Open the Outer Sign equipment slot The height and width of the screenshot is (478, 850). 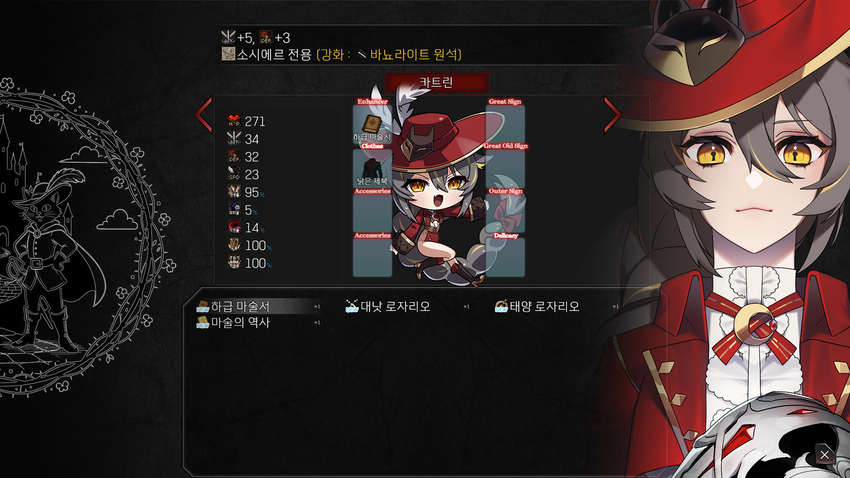(505, 211)
